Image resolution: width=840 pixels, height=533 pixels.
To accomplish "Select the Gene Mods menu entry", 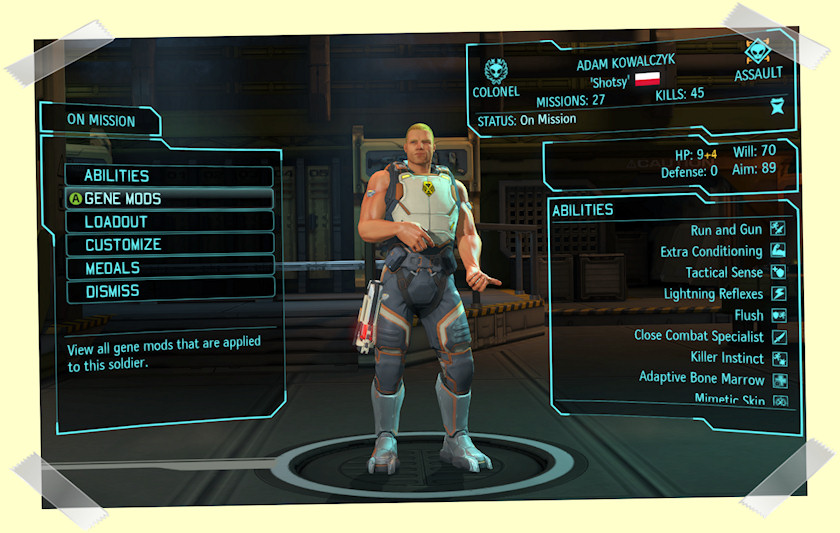I will [168, 199].
